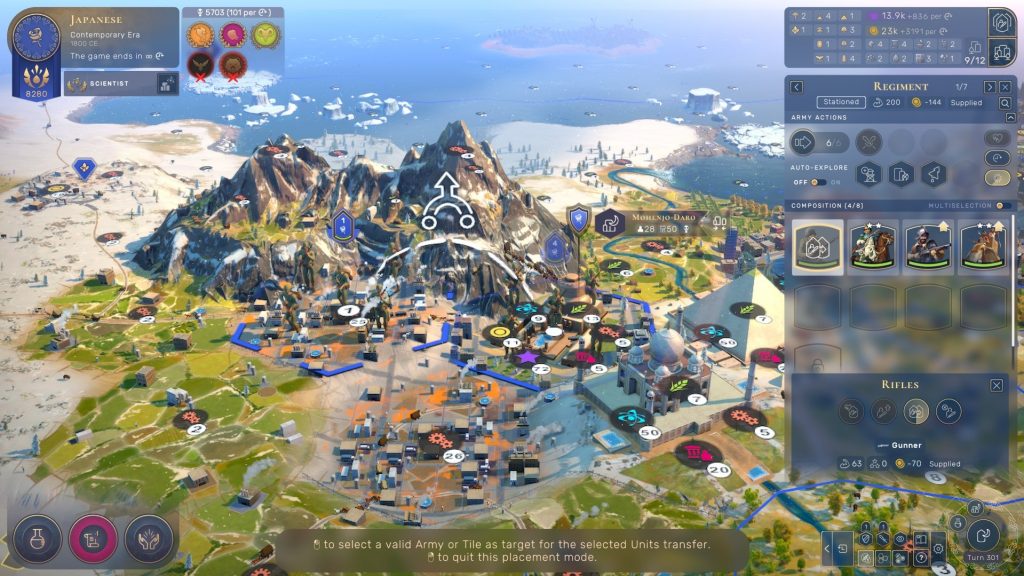Image resolution: width=1024 pixels, height=576 pixels.
Task: Focus the camera with the magnifier button
Action: coord(1004,102)
